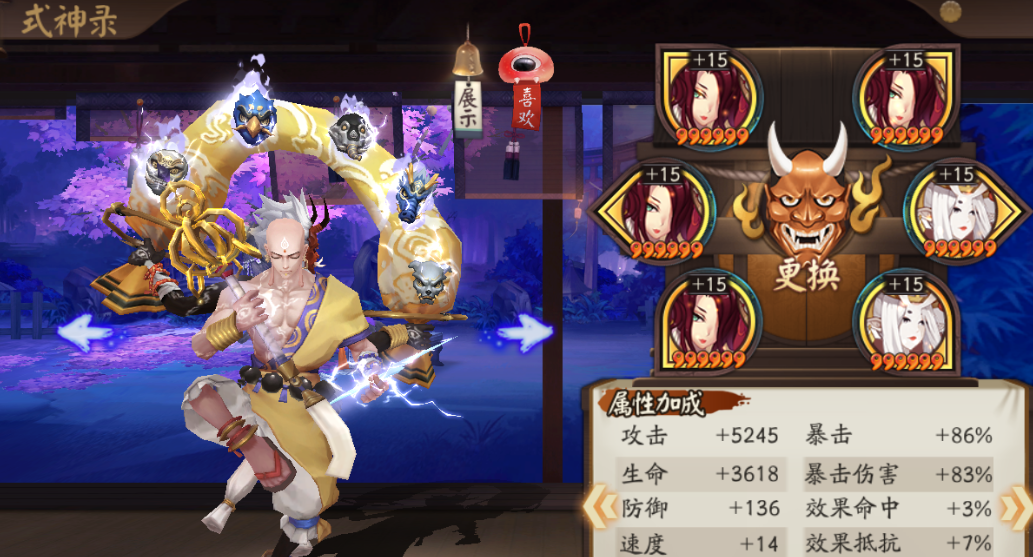
Task: Show previous shikigami with left-pointing blue arrow
Action: tap(86, 331)
